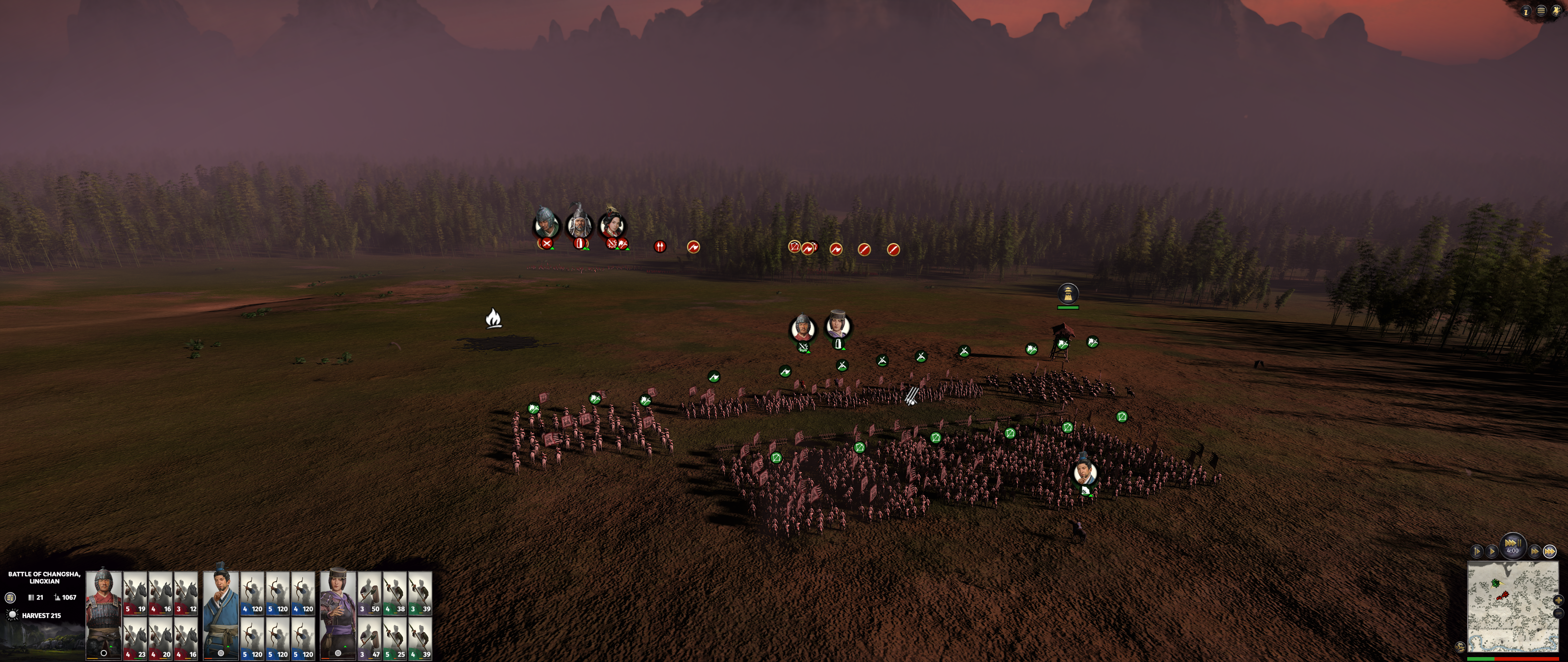Open the game menu with three lines
The image size is (1568, 662).
(x=1541, y=11)
